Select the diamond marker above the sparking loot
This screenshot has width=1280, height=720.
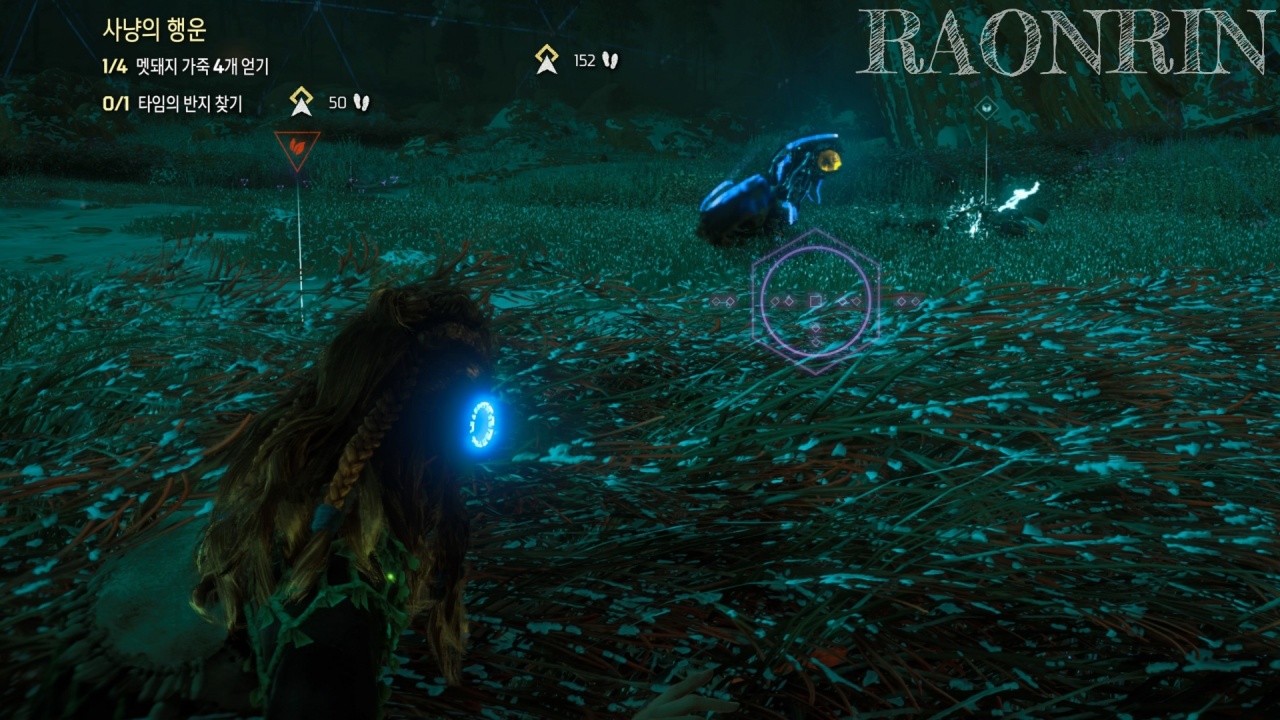pyautogui.click(x=986, y=107)
